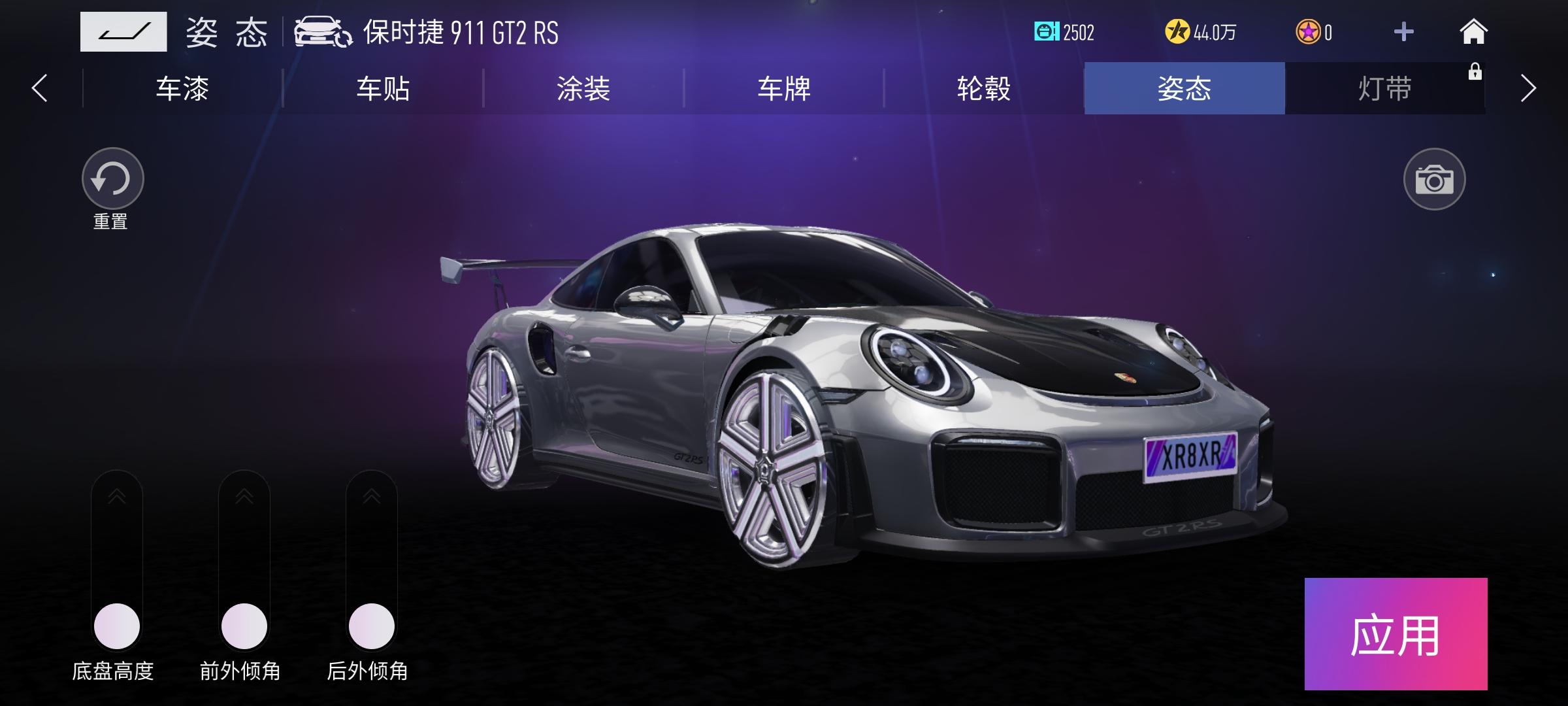Click the white ruler icon beside 姿态 title

(x=124, y=31)
